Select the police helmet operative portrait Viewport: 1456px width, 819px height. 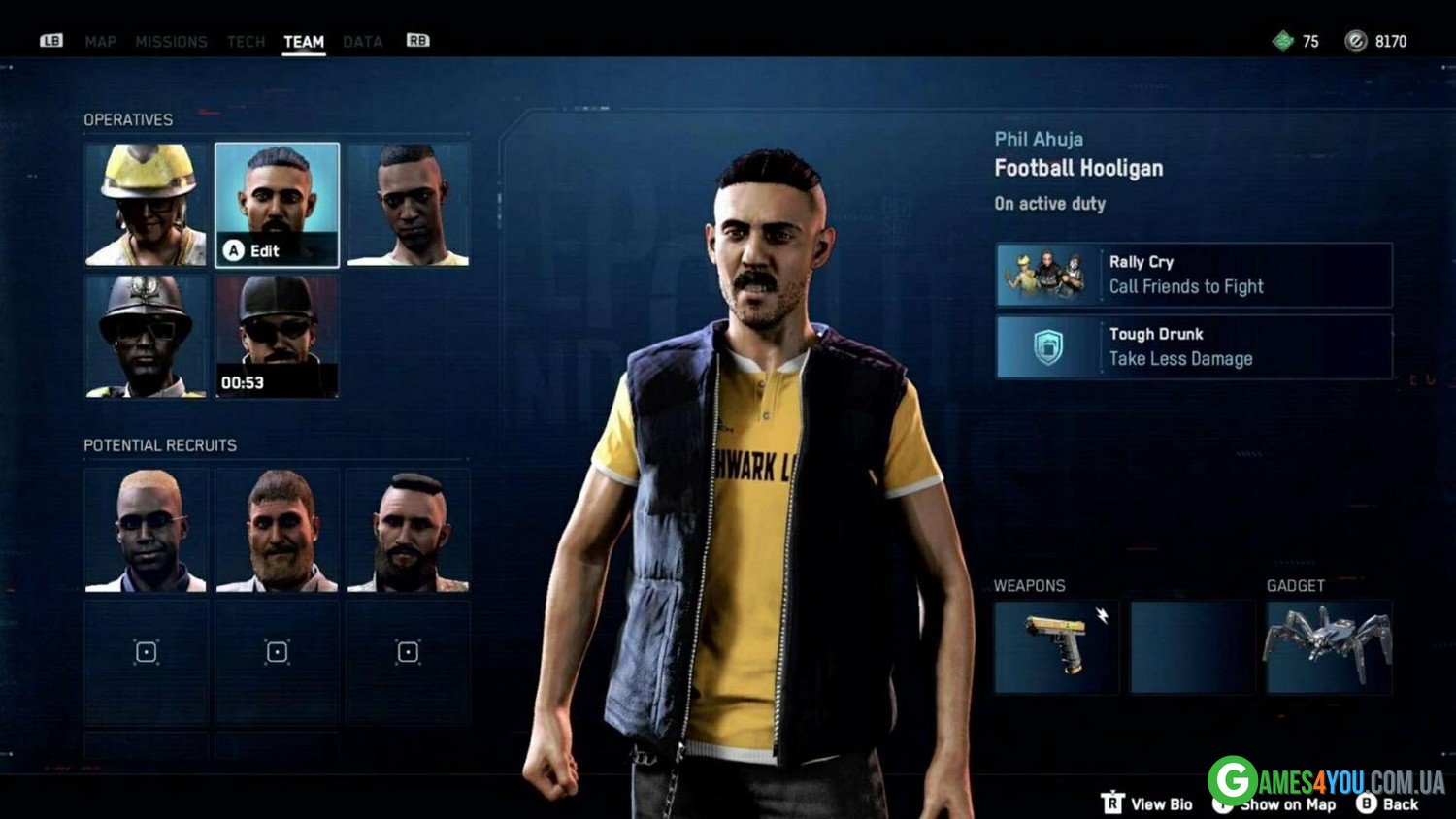click(147, 337)
